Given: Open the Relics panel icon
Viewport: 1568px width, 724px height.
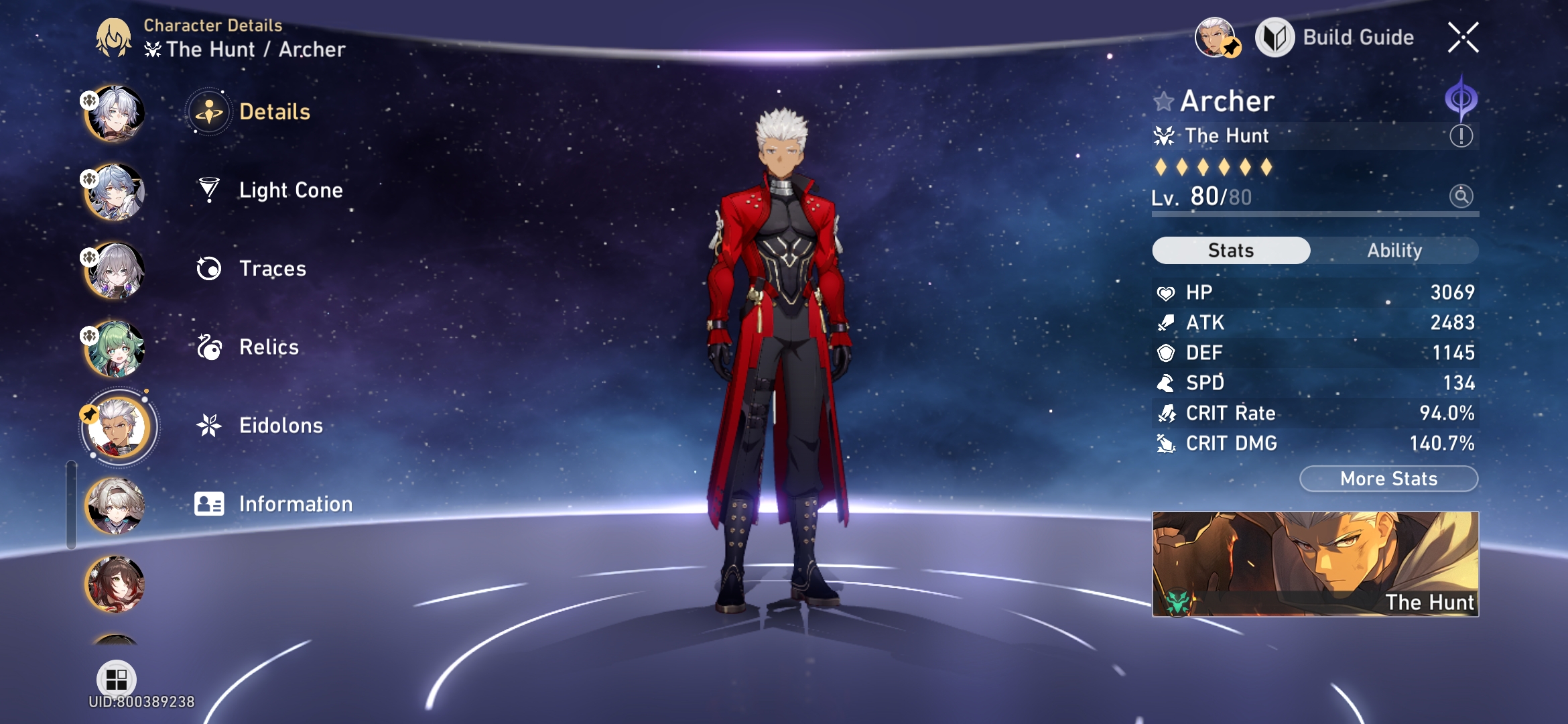Looking at the screenshot, I should pyautogui.click(x=210, y=347).
